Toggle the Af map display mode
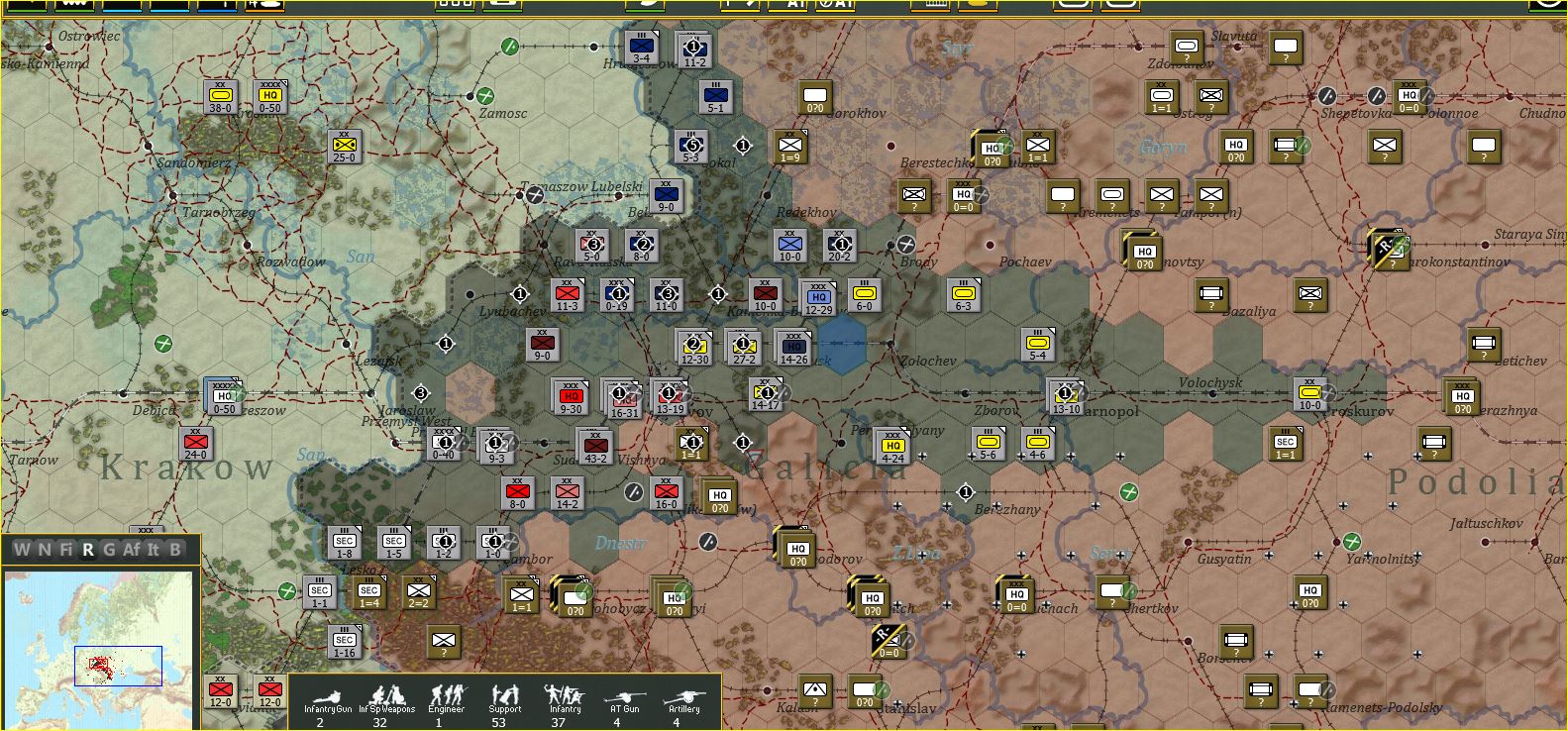The height and width of the screenshot is (731, 1568). 132,551
